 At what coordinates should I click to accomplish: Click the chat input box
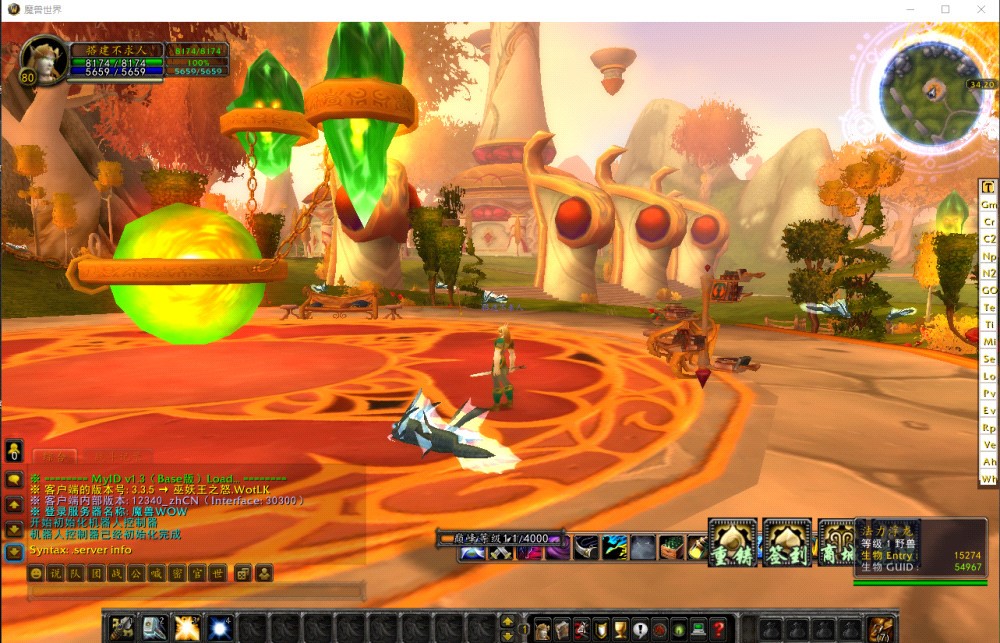pos(195,593)
